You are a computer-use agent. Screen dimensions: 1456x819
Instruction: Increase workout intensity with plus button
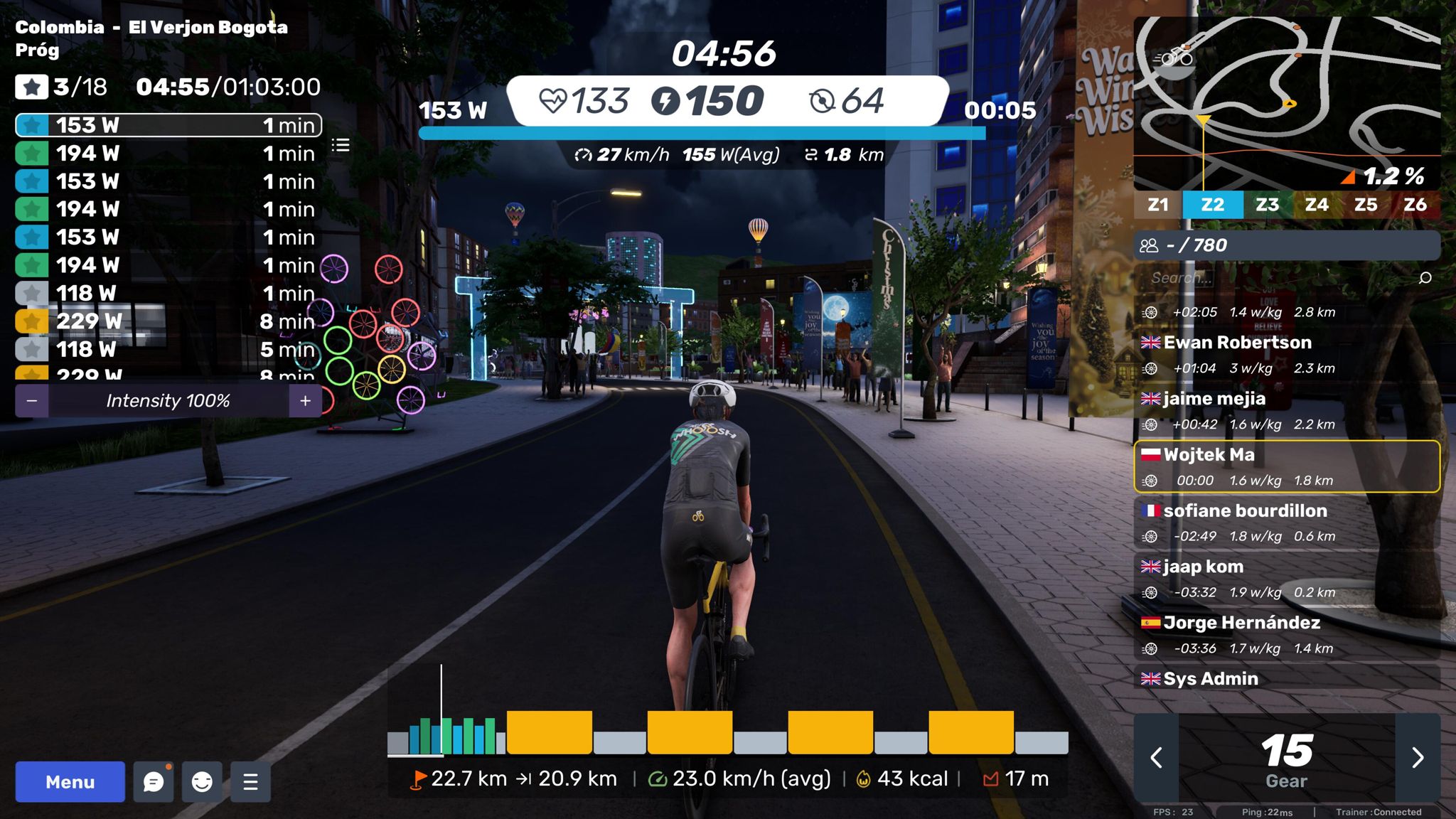pos(305,401)
